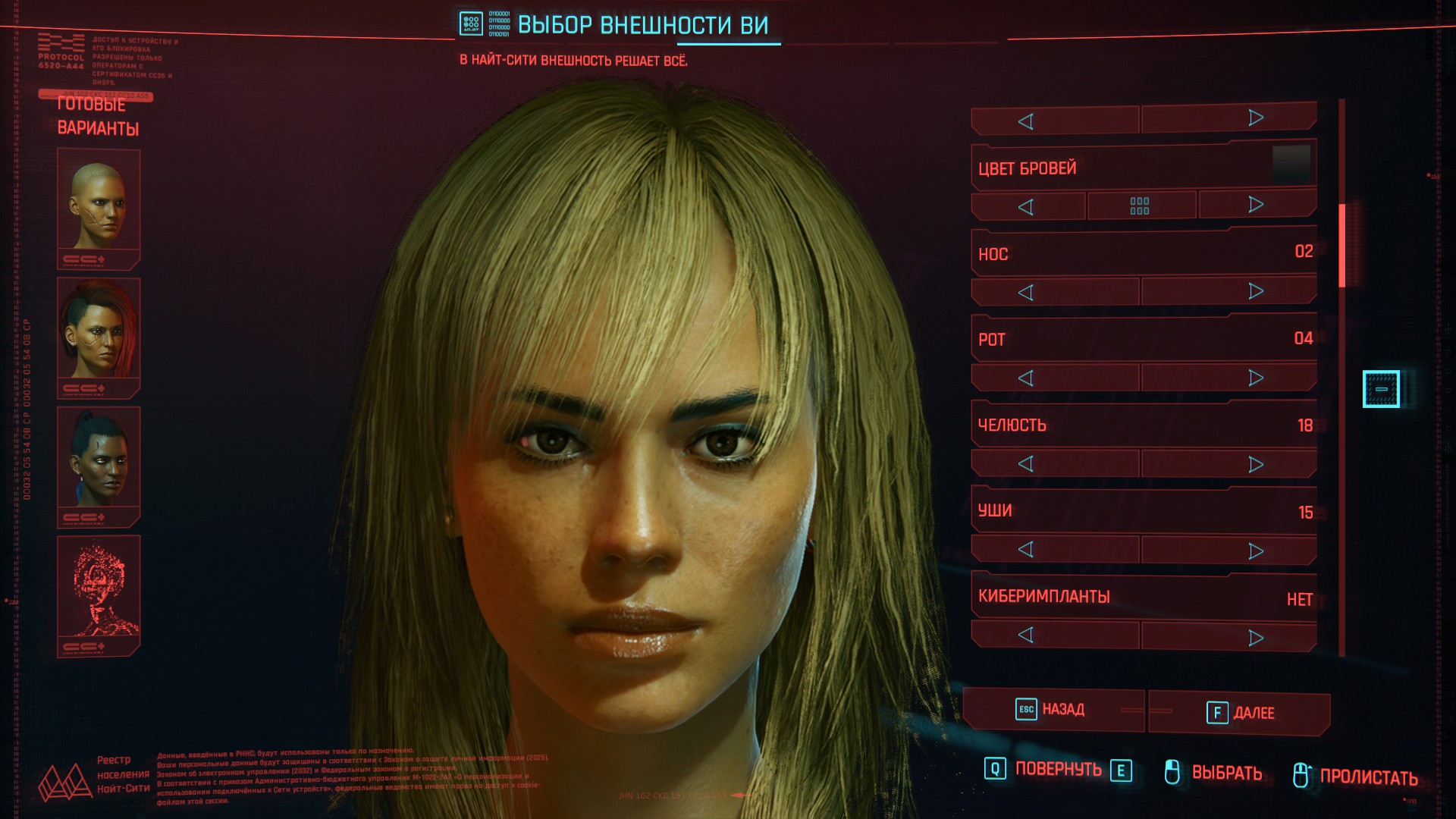
Task: Switch to previous eyebrow color
Action: [x=1026, y=207]
